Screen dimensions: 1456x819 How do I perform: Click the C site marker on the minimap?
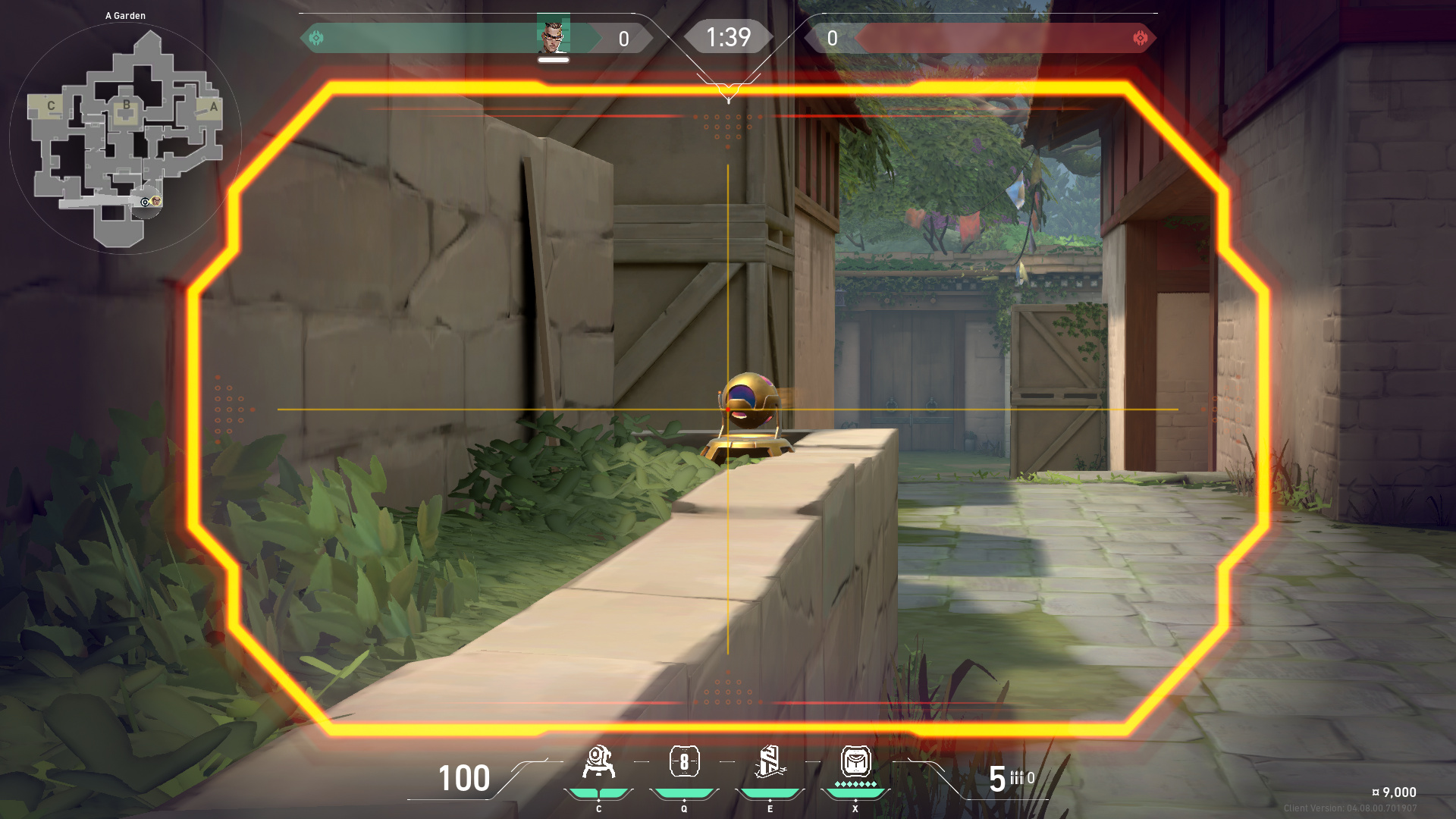tap(51, 106)
